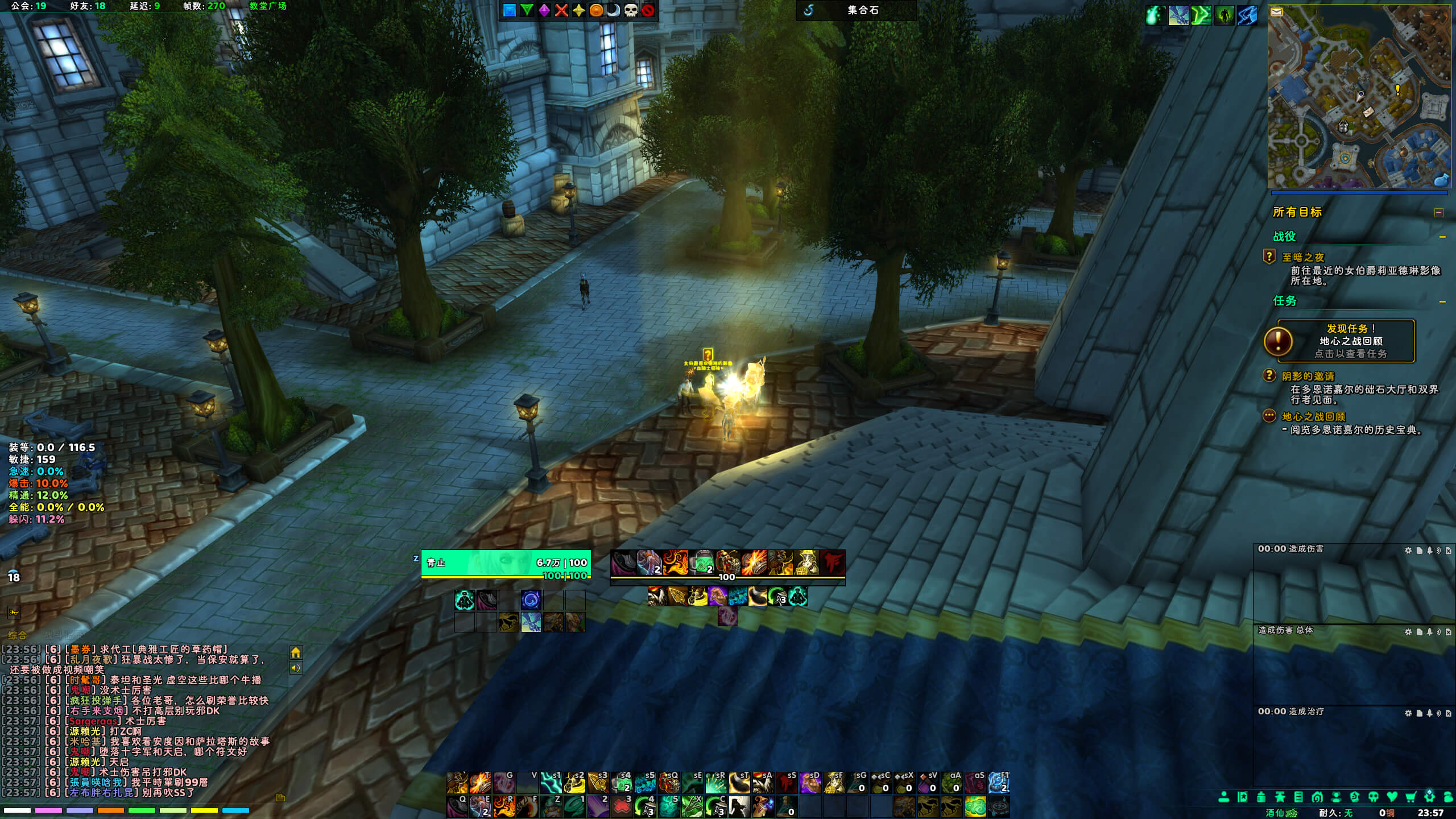Viewport: 1456px width, 819px height.
Task: Activate the Tiger Palm ability on key T
Action: click(x=481, y=783)
